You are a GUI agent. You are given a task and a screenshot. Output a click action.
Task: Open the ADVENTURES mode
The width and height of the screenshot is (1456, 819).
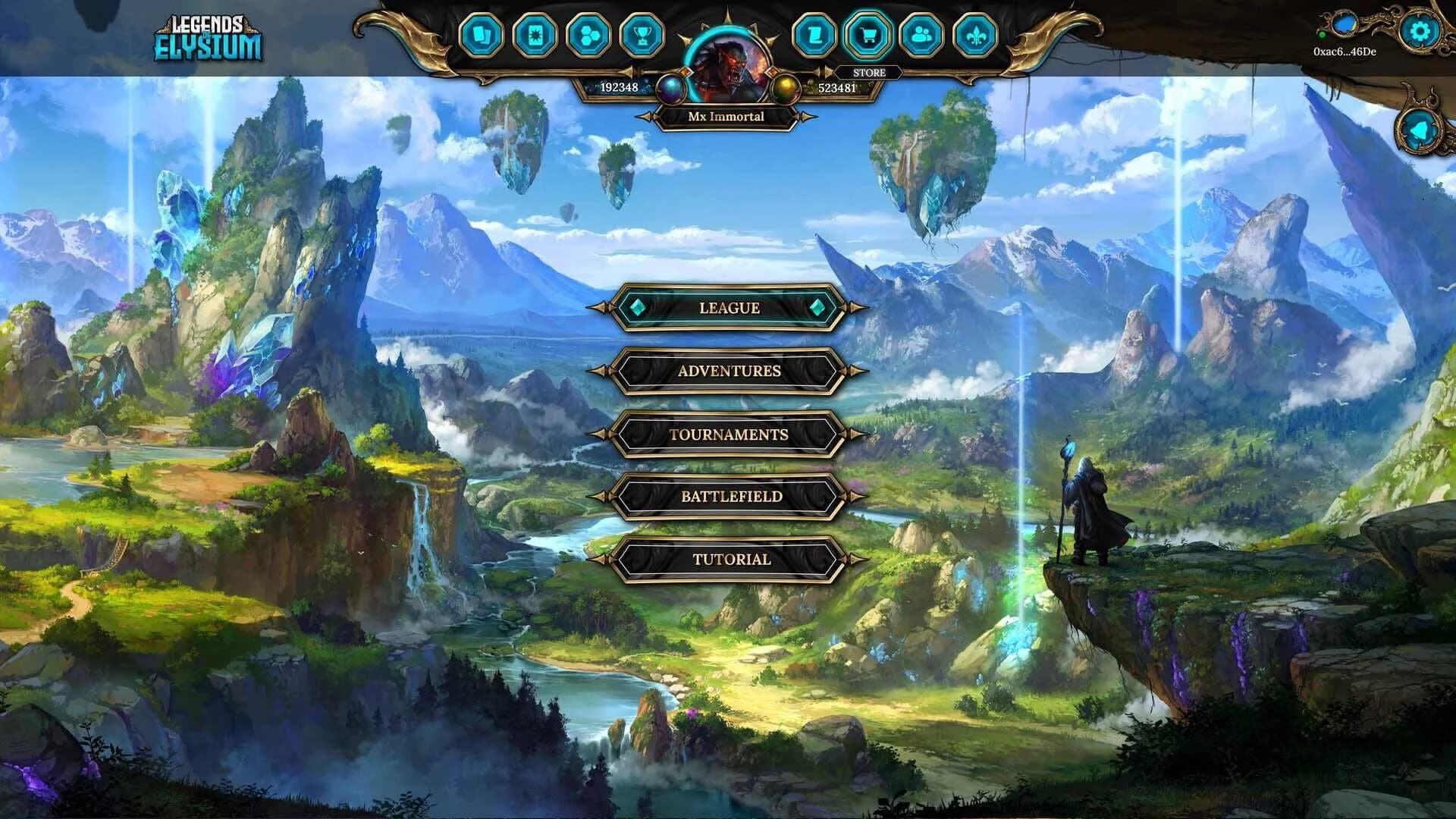point(729,372)
